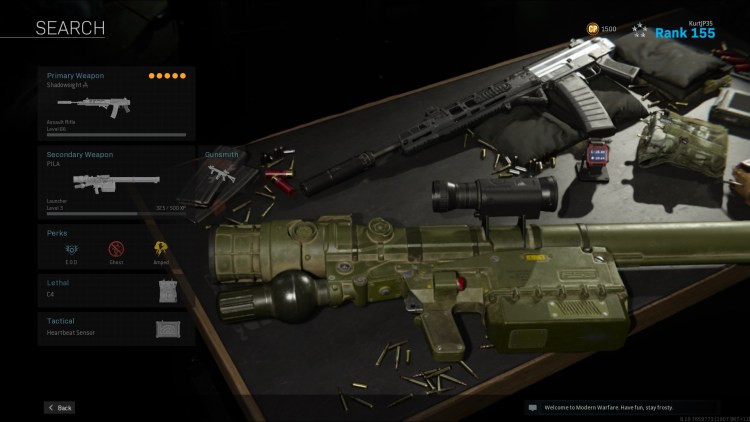Open the Tactical Heartbeat Sensor slot
The height and width of the screenshot is (422, 750).
coord(116,327)
